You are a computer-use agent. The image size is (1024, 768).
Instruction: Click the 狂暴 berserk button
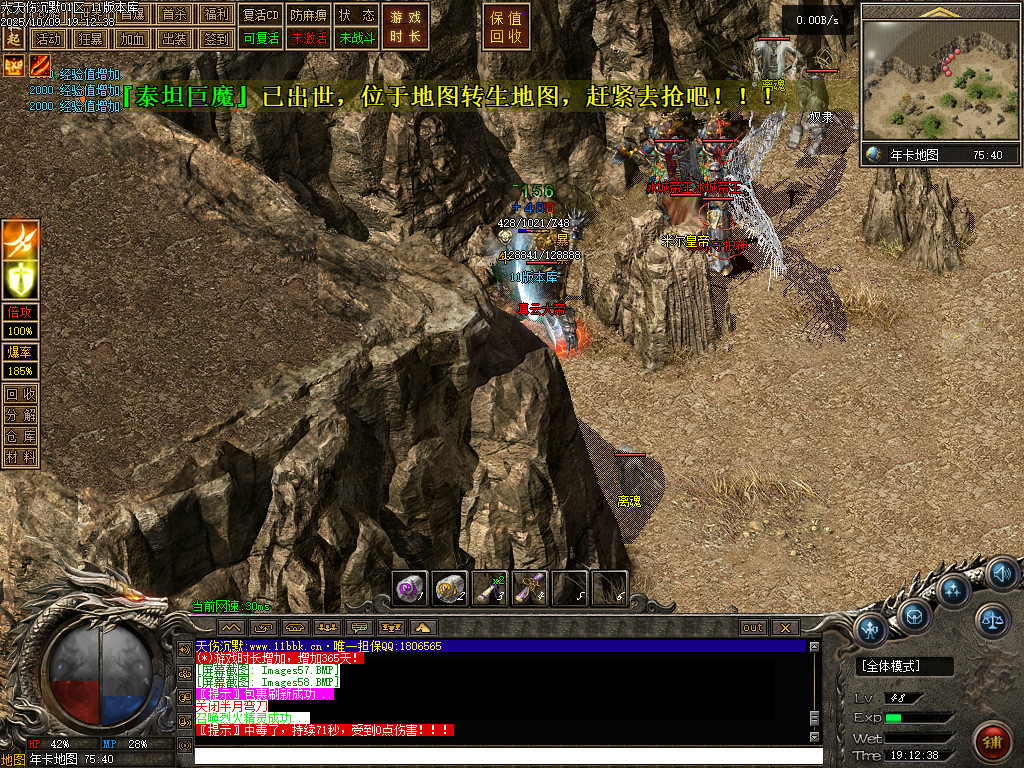tap(89, 39)
